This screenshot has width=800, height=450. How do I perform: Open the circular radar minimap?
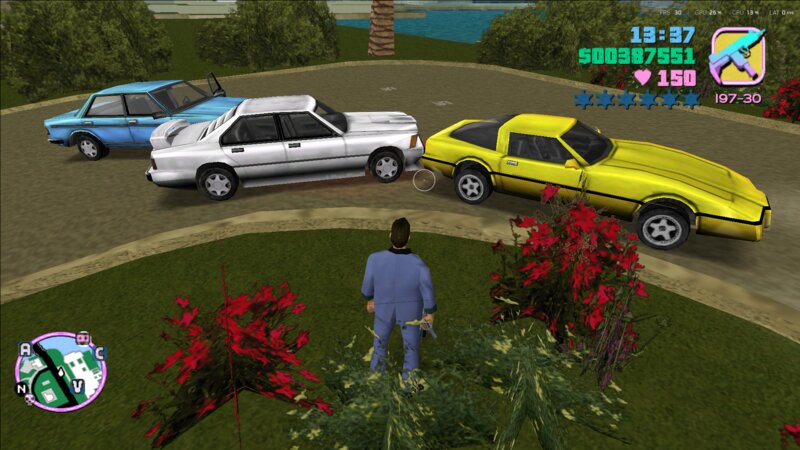click(59, 371)
